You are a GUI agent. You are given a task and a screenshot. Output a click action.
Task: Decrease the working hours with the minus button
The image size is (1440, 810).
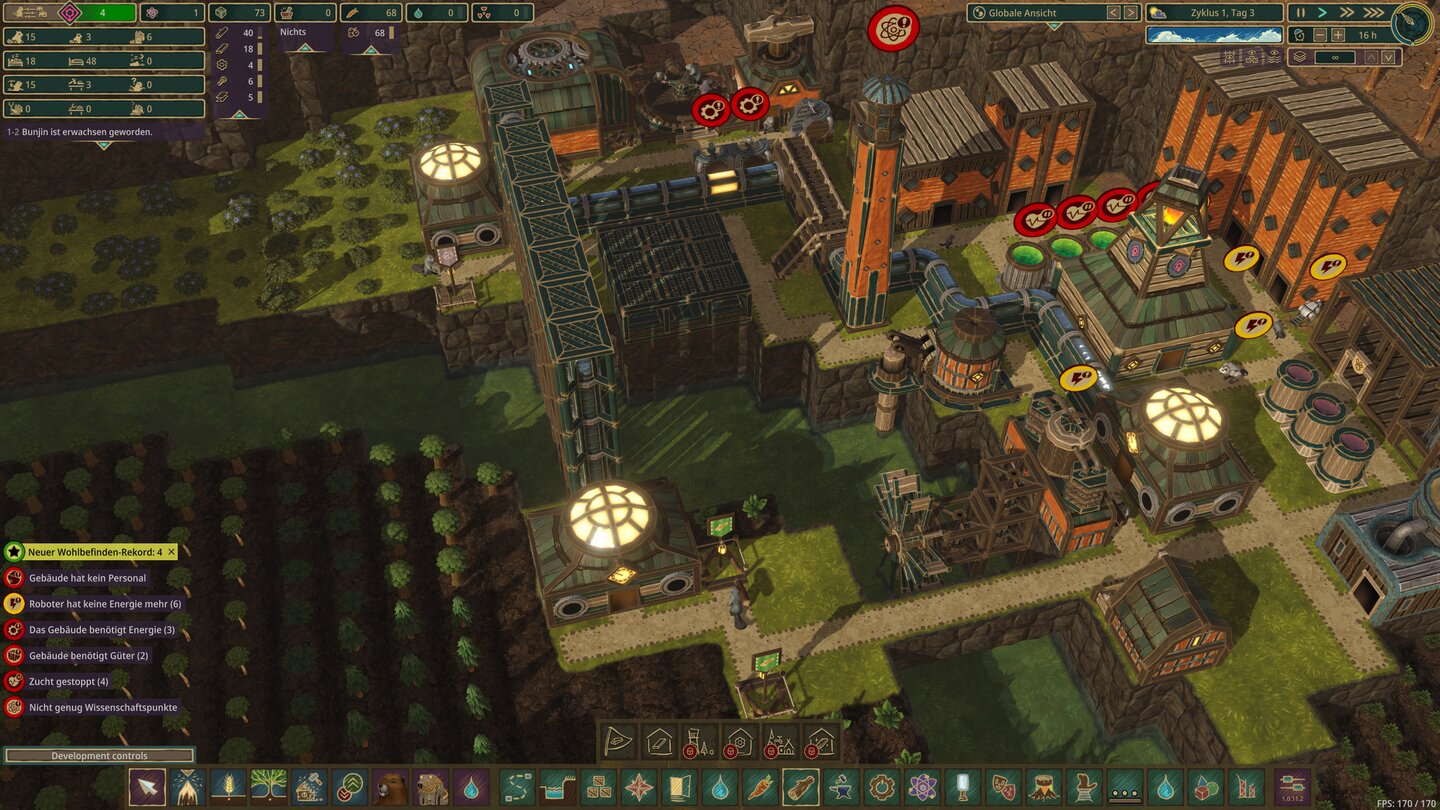pos(1318,35)
